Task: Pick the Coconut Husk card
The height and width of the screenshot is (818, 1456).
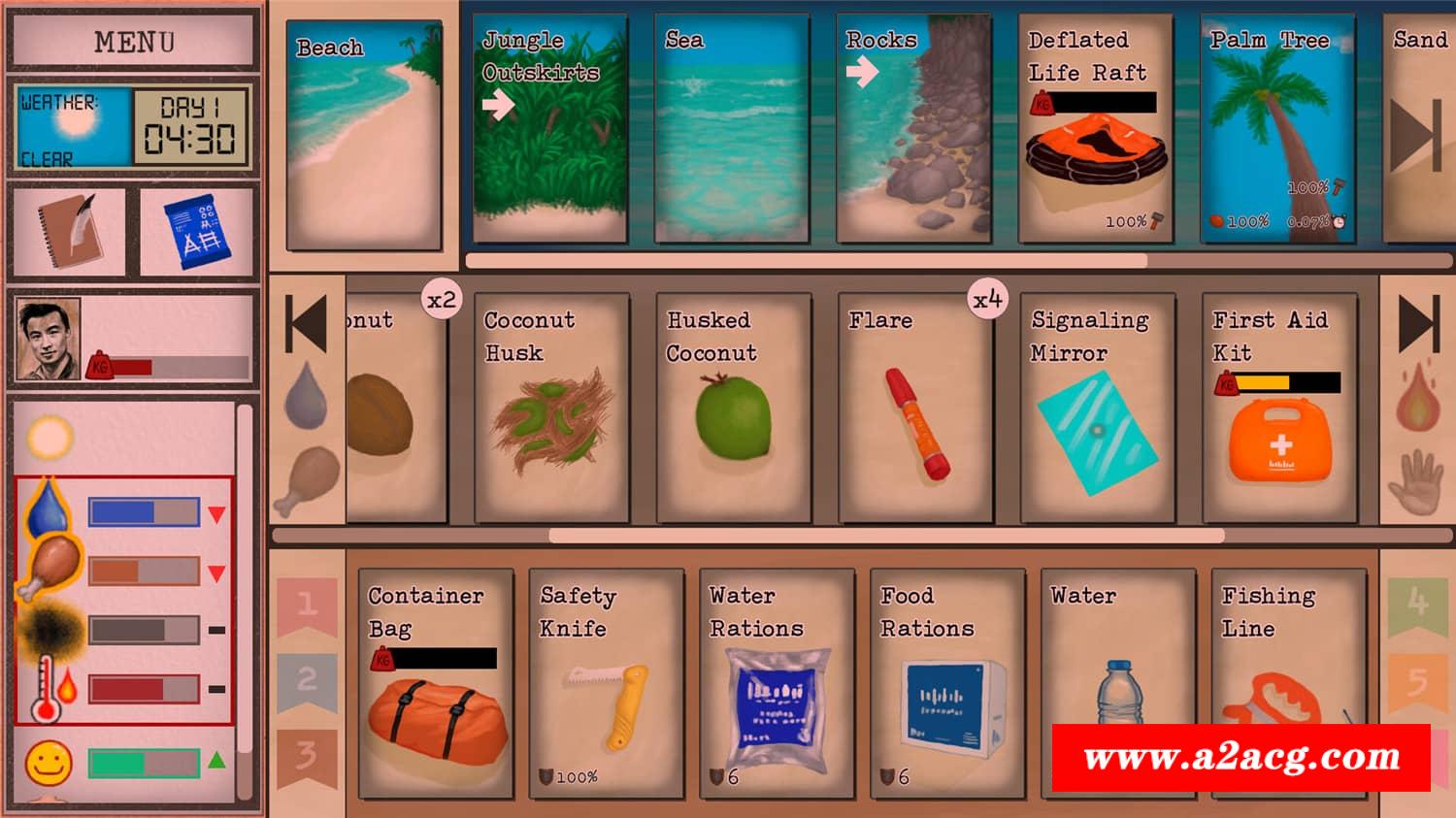Action: [x=551, y=408]
